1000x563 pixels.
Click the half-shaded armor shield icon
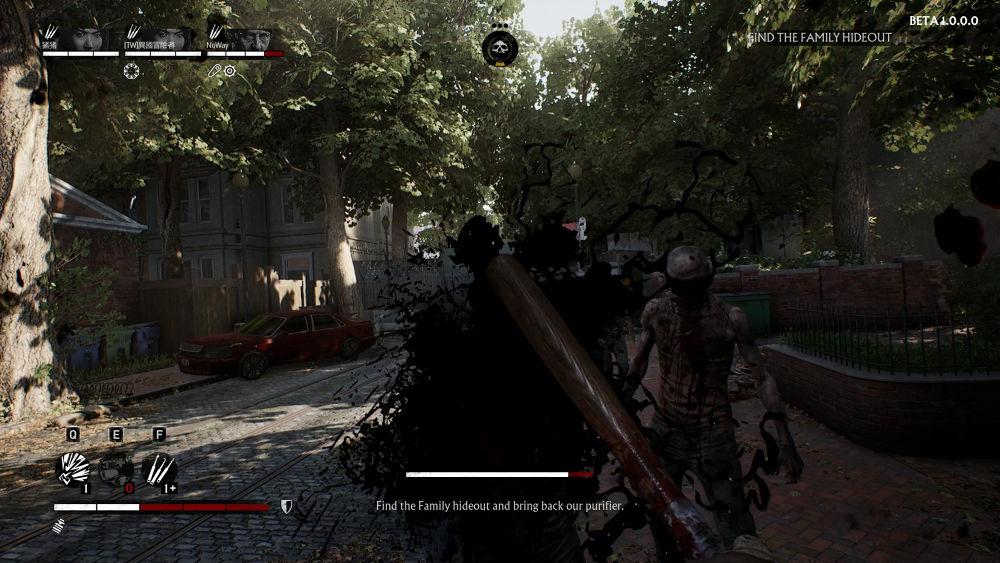pos(286,507)
